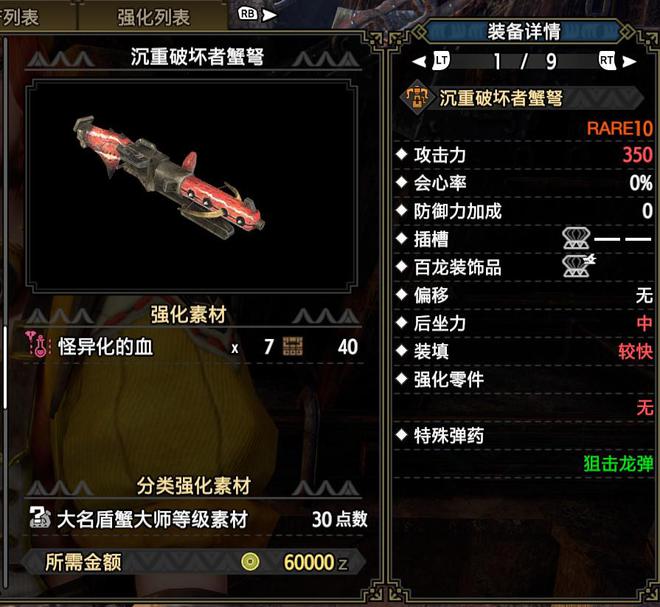Go to the next equipment details page

[630, 61]
